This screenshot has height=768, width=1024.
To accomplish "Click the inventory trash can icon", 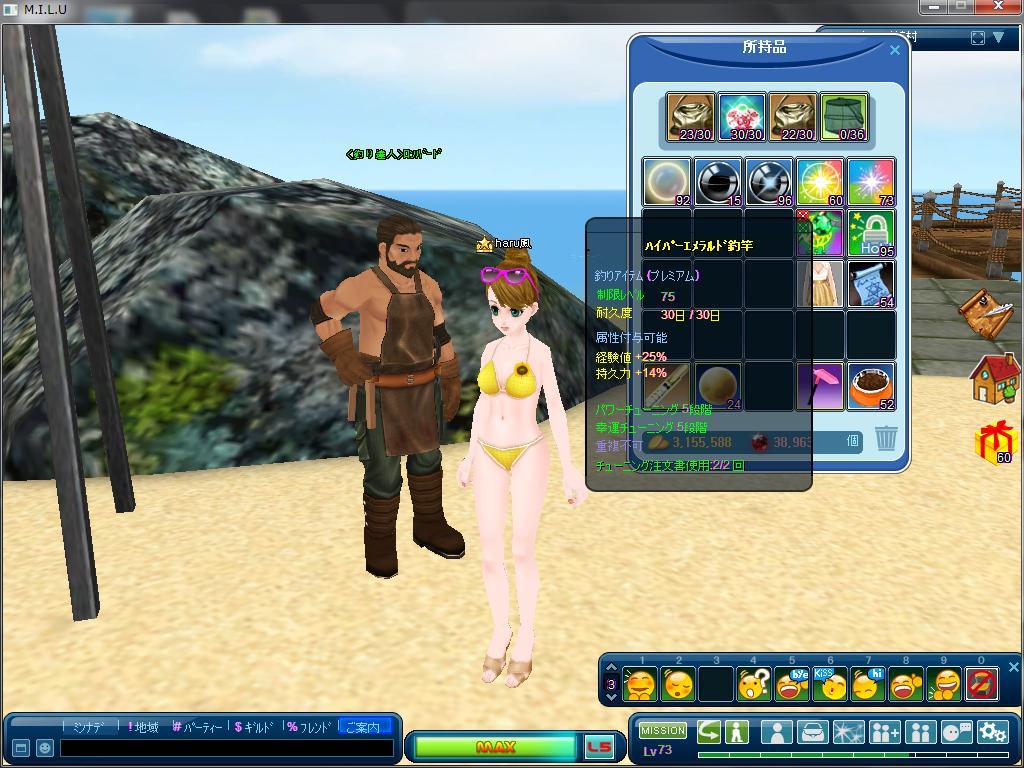I will click(885, 438).
